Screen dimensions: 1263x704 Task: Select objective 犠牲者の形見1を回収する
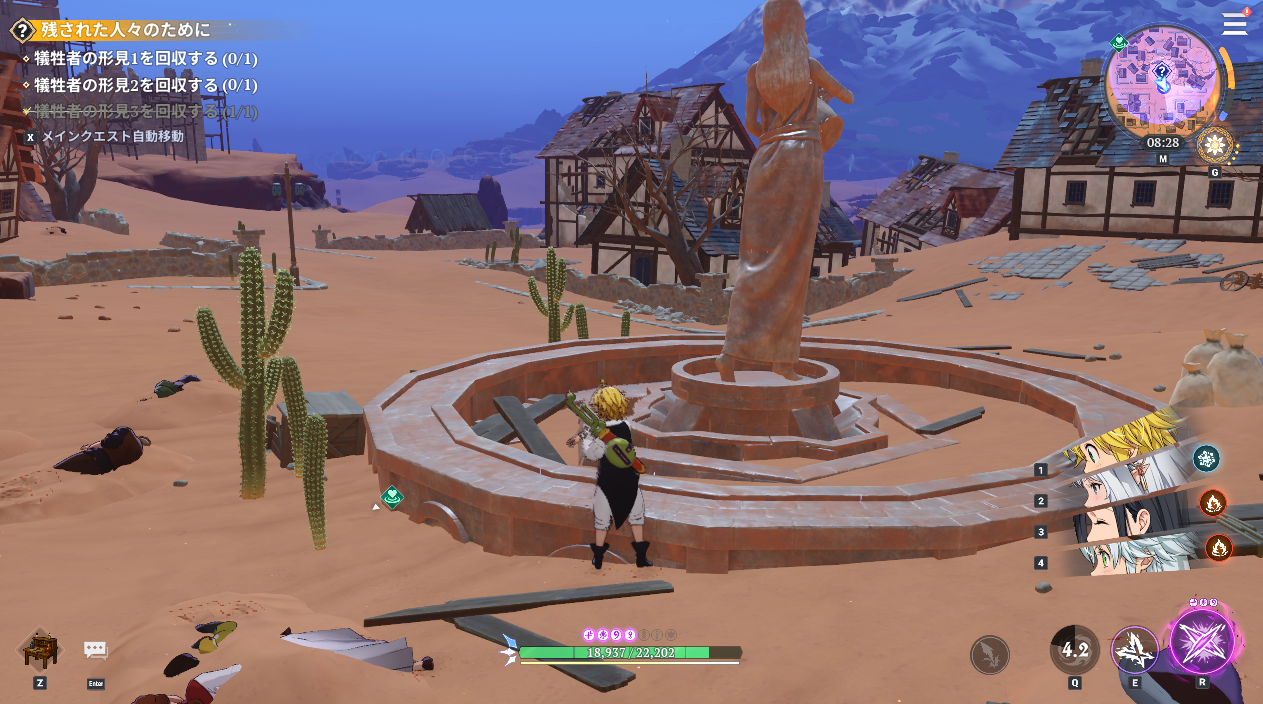145,59
